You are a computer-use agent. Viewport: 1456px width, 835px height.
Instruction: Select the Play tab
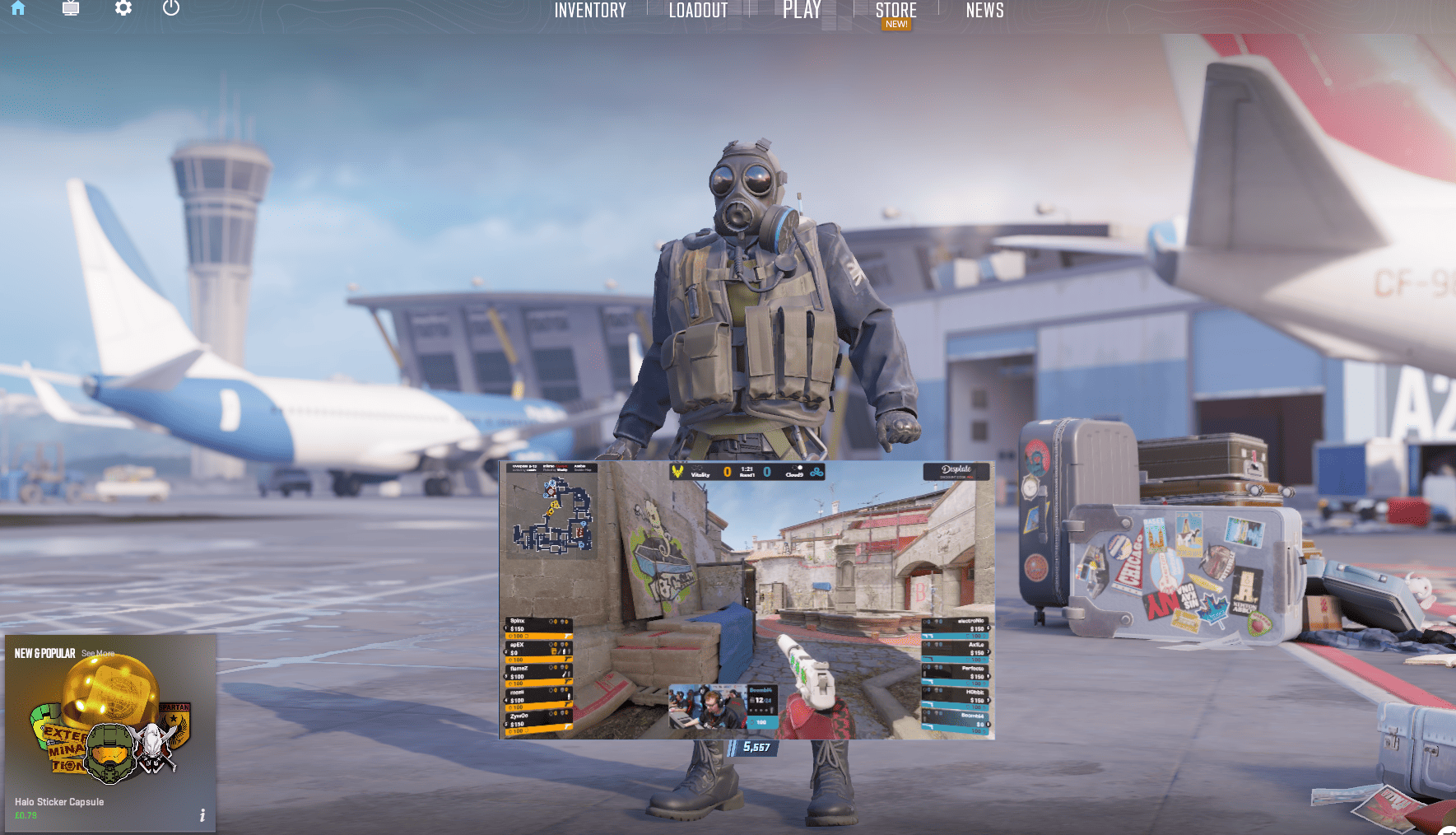click(x=802, y=11)
